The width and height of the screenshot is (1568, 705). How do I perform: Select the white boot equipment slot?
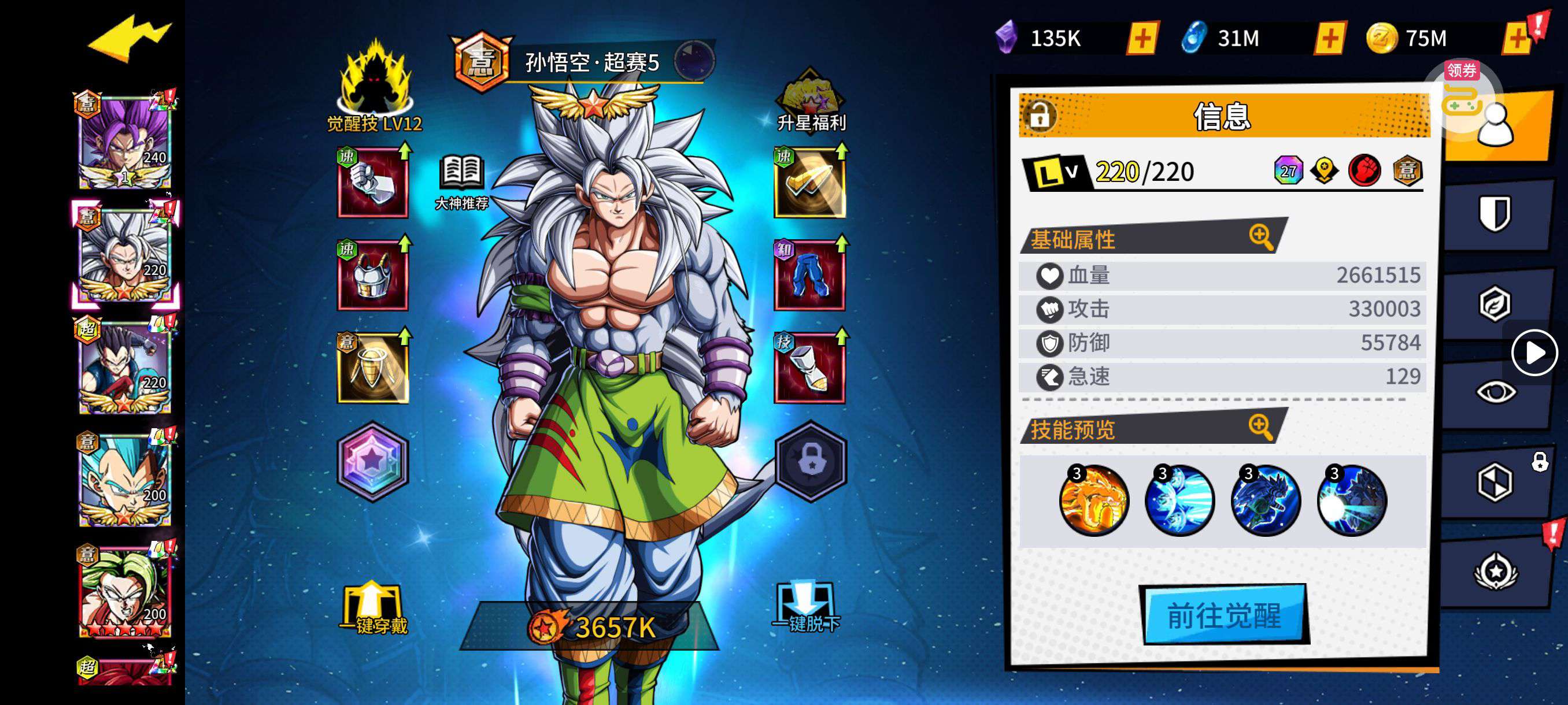click(x=809, y=369)
